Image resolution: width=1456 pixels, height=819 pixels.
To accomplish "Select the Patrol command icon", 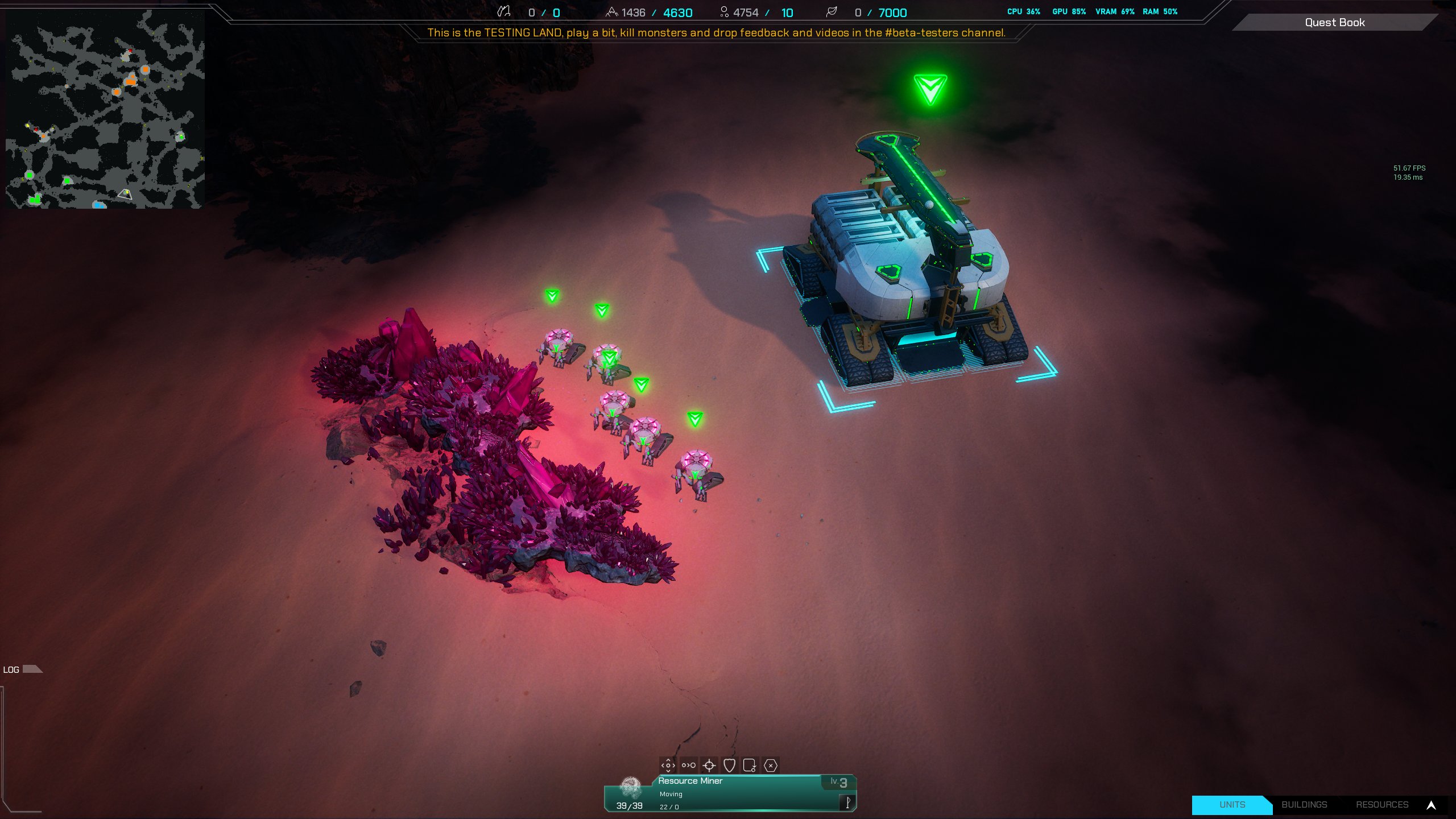I will [689, 766].
